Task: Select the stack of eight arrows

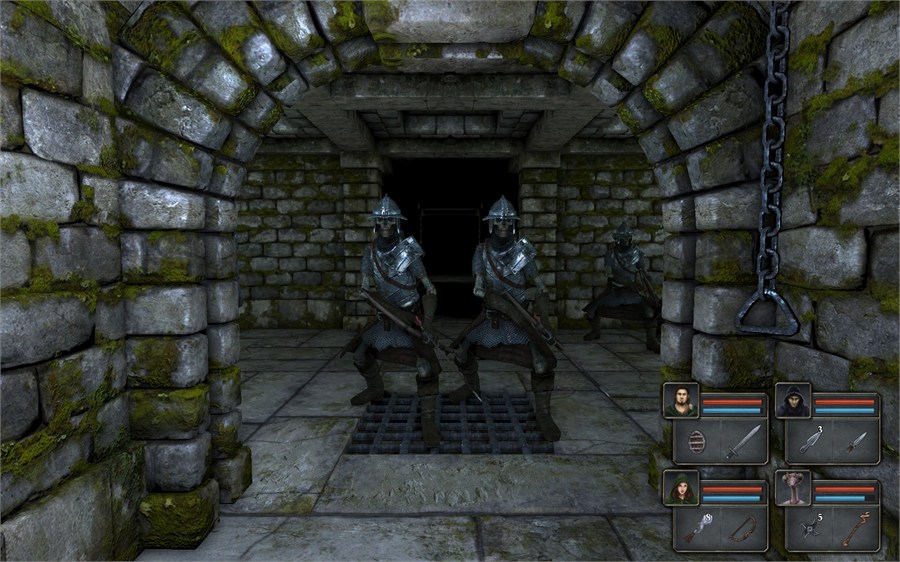Action: coord(696,528)
